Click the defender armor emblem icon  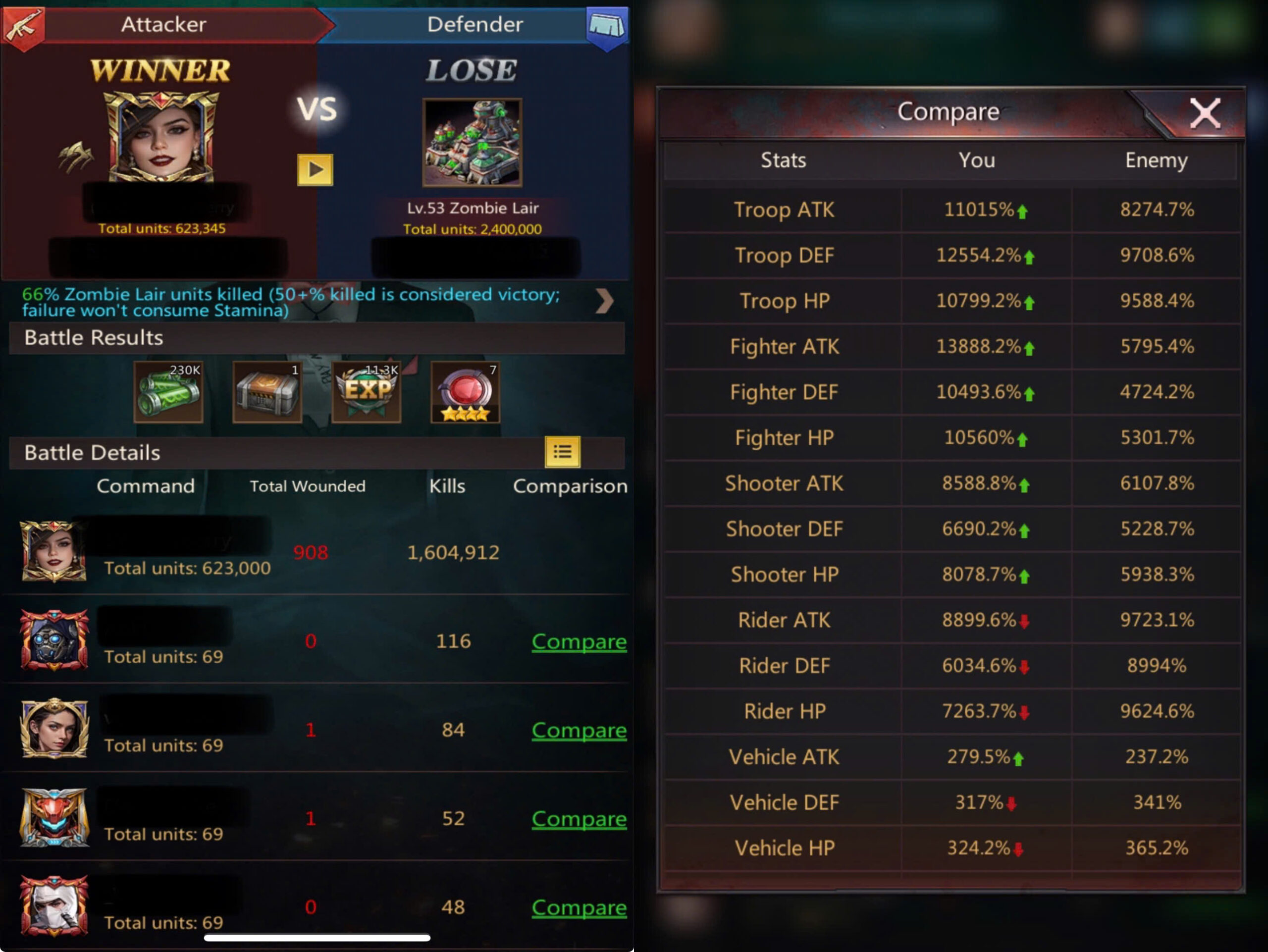(x=607, y=26)
